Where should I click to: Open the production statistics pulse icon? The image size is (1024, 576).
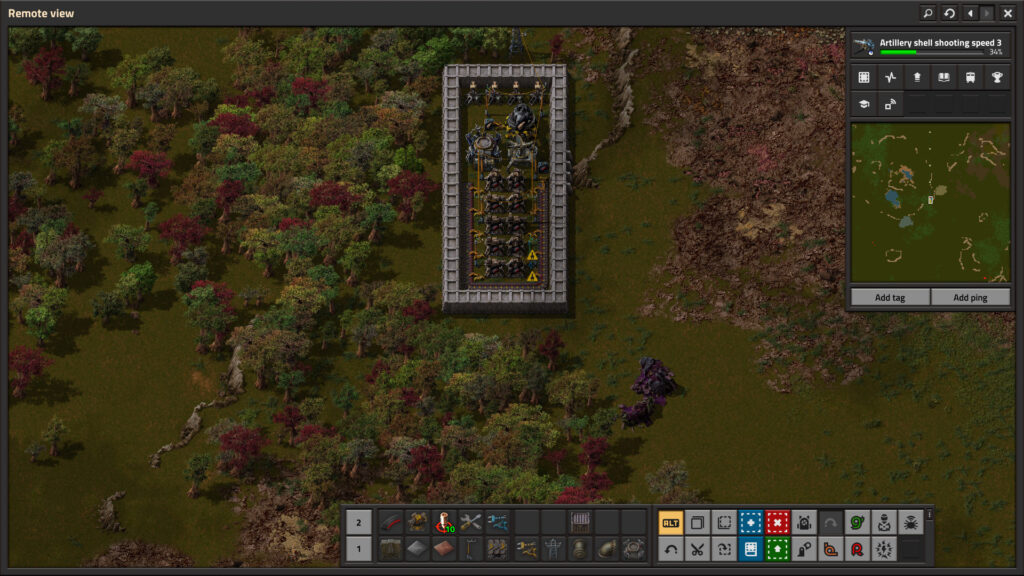pos(890,77)
